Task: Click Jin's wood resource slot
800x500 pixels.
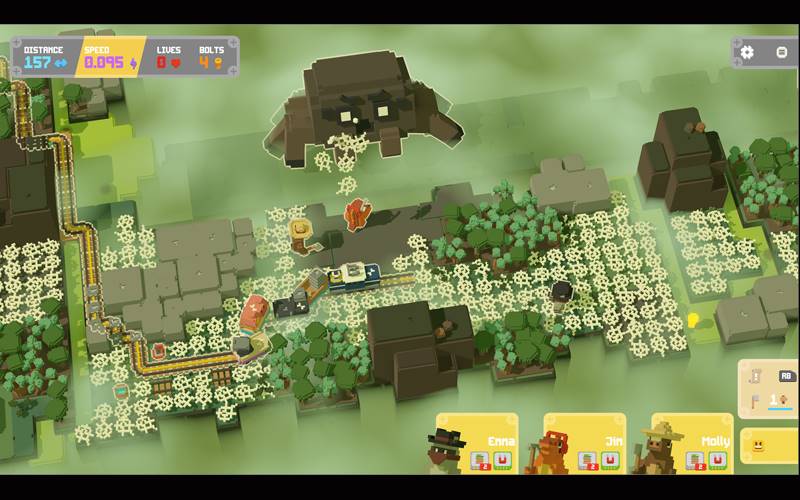Action: pyautogui.click(x=589, y=460)
